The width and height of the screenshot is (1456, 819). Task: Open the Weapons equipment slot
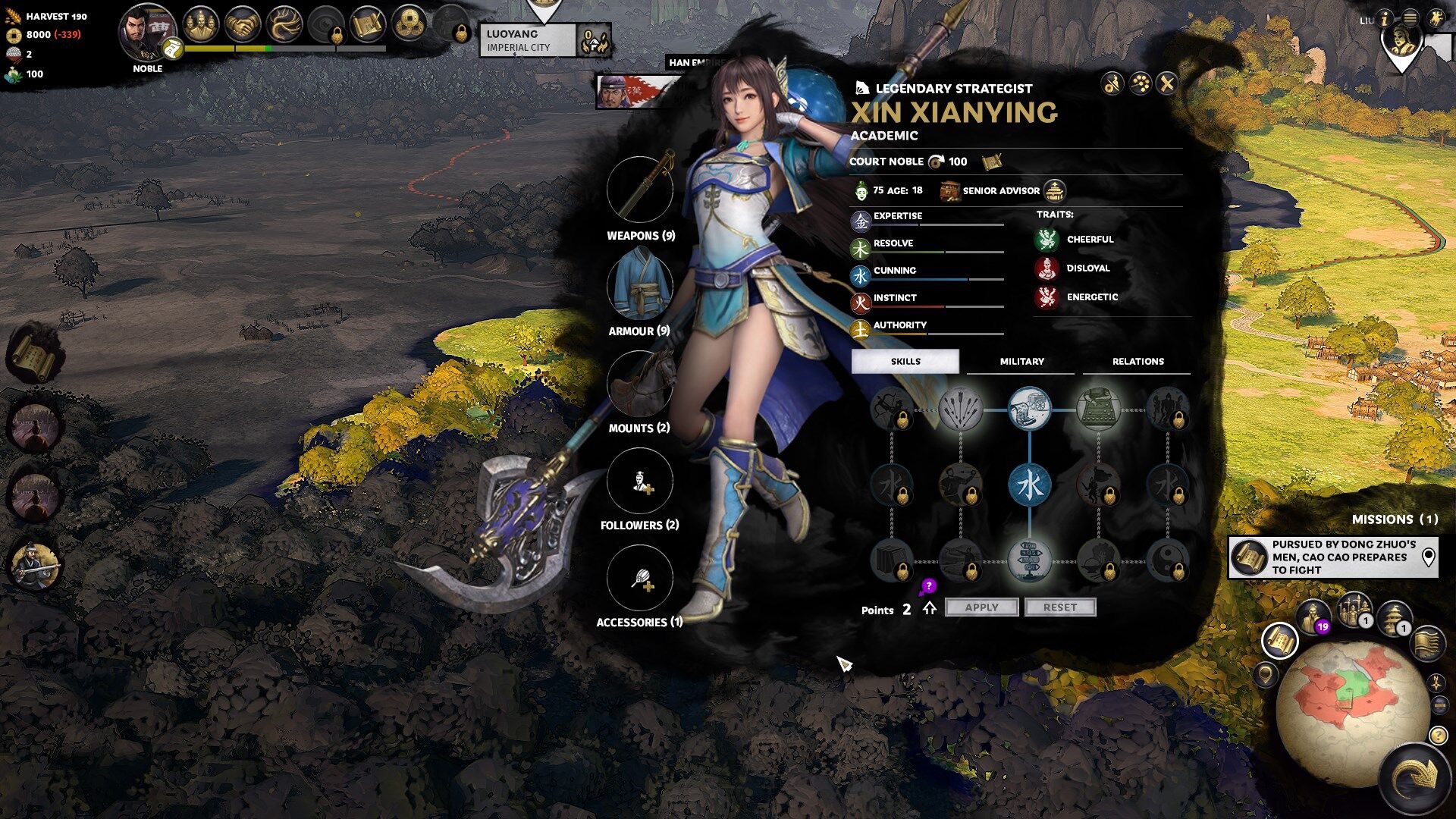click(640, 190)
